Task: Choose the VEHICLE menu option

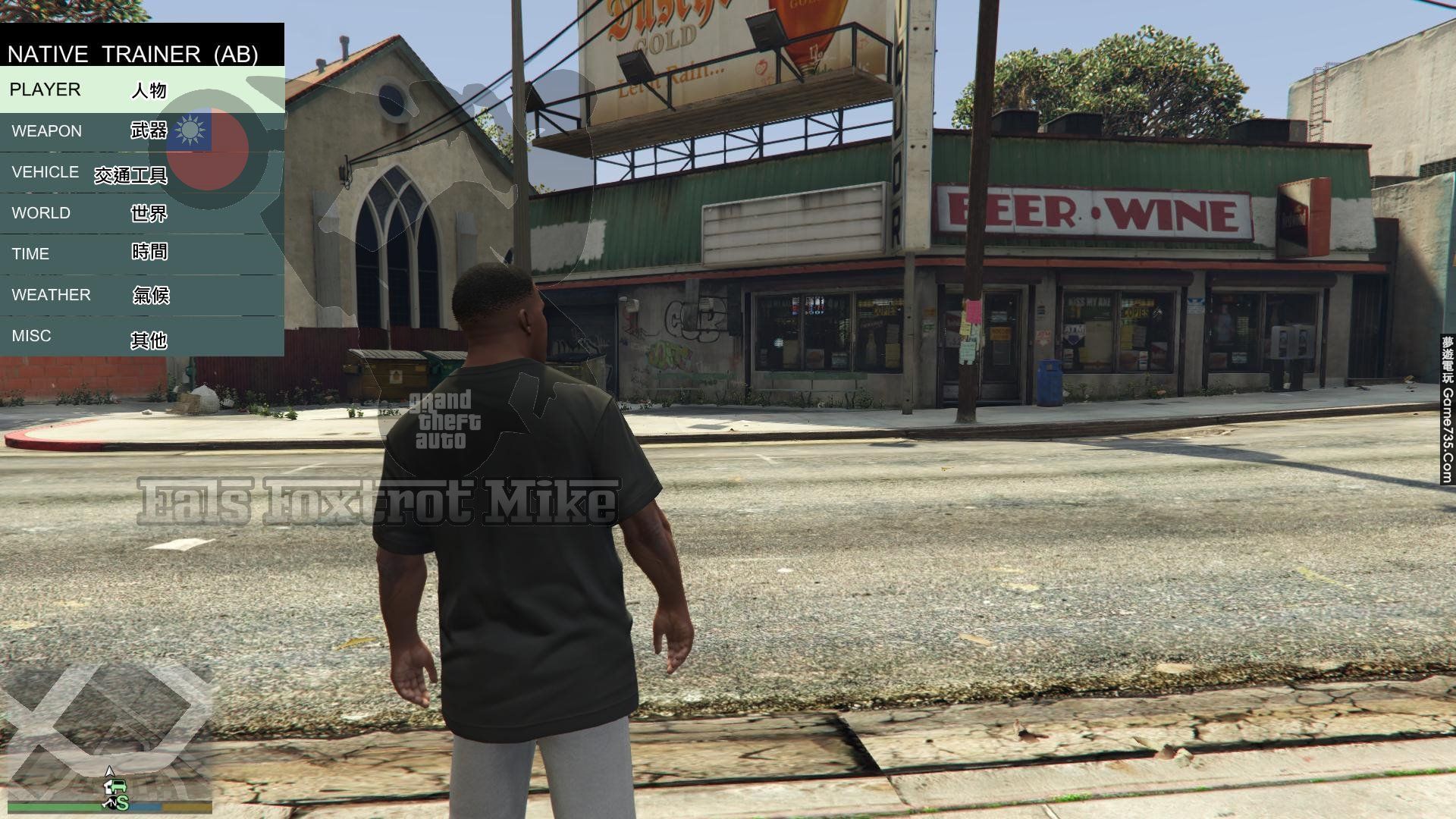Action: click(x=142, y=173)
